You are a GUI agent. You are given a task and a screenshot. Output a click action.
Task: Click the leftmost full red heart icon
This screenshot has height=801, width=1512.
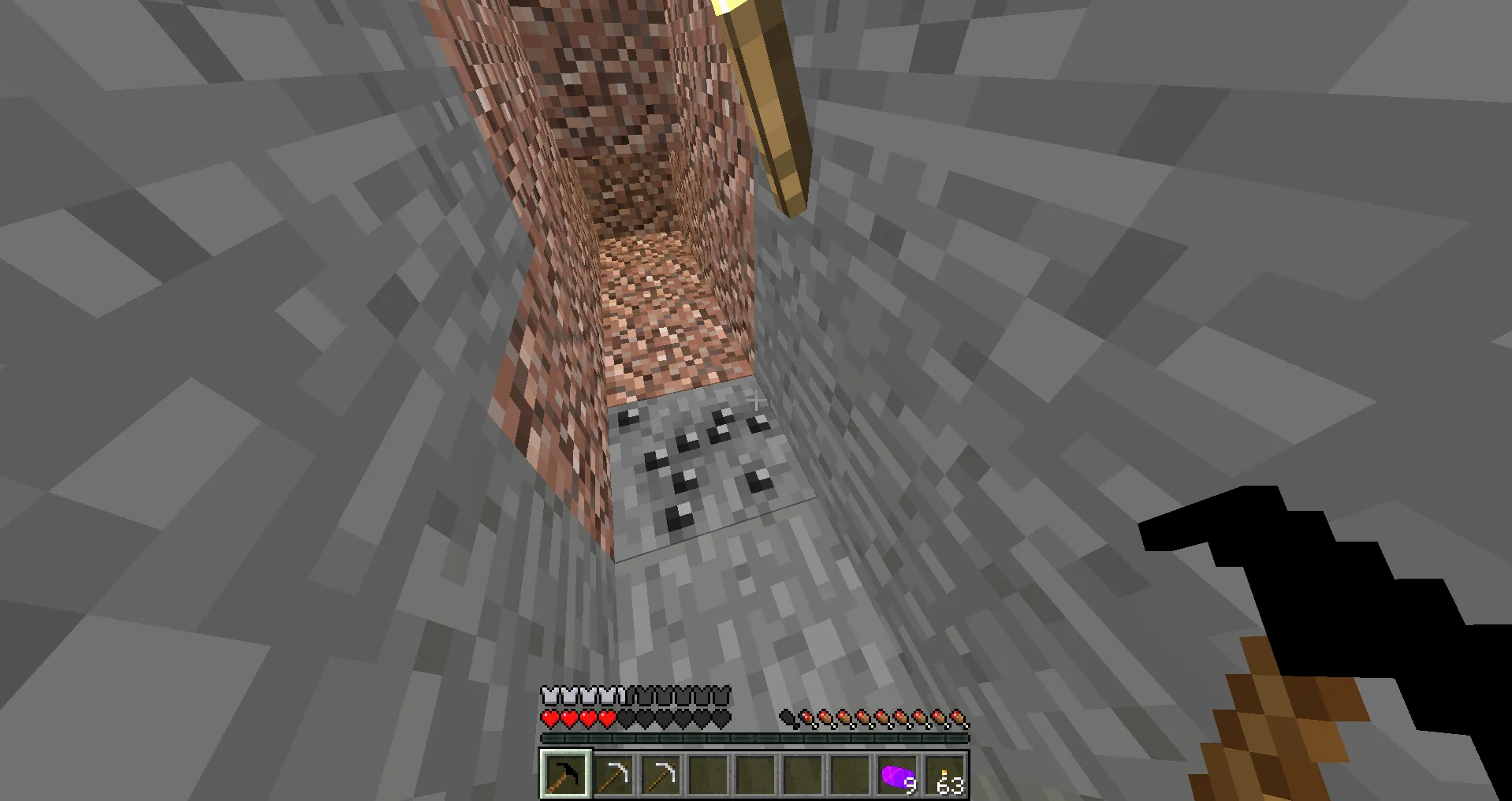pyautogui.click(x=549, y=718)
